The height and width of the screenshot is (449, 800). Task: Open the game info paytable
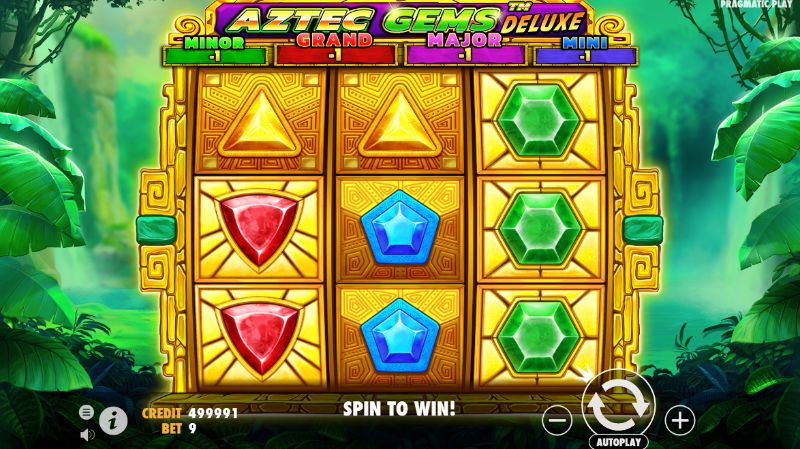[x=114, y=421]
